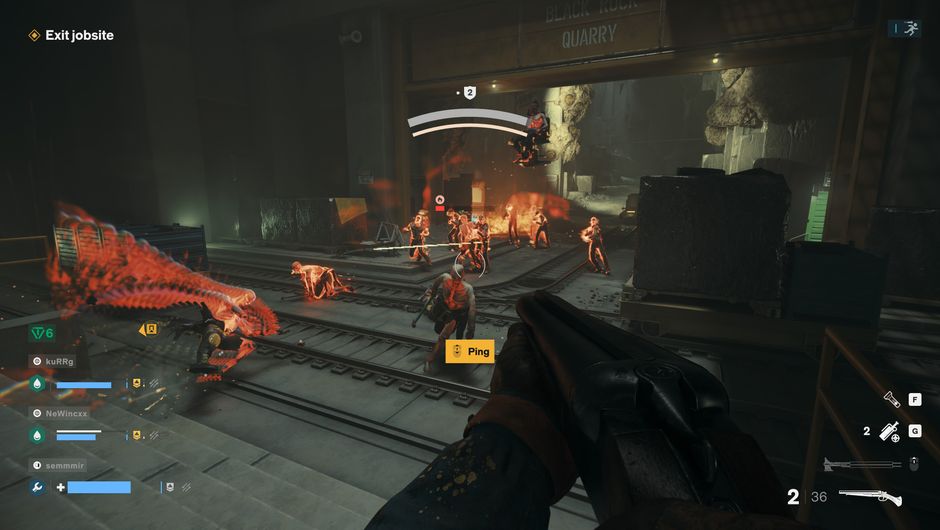Click the yellow Ping marker label
Image resolution: width=940 pixels, height=530 pixels.
[469, 351]
